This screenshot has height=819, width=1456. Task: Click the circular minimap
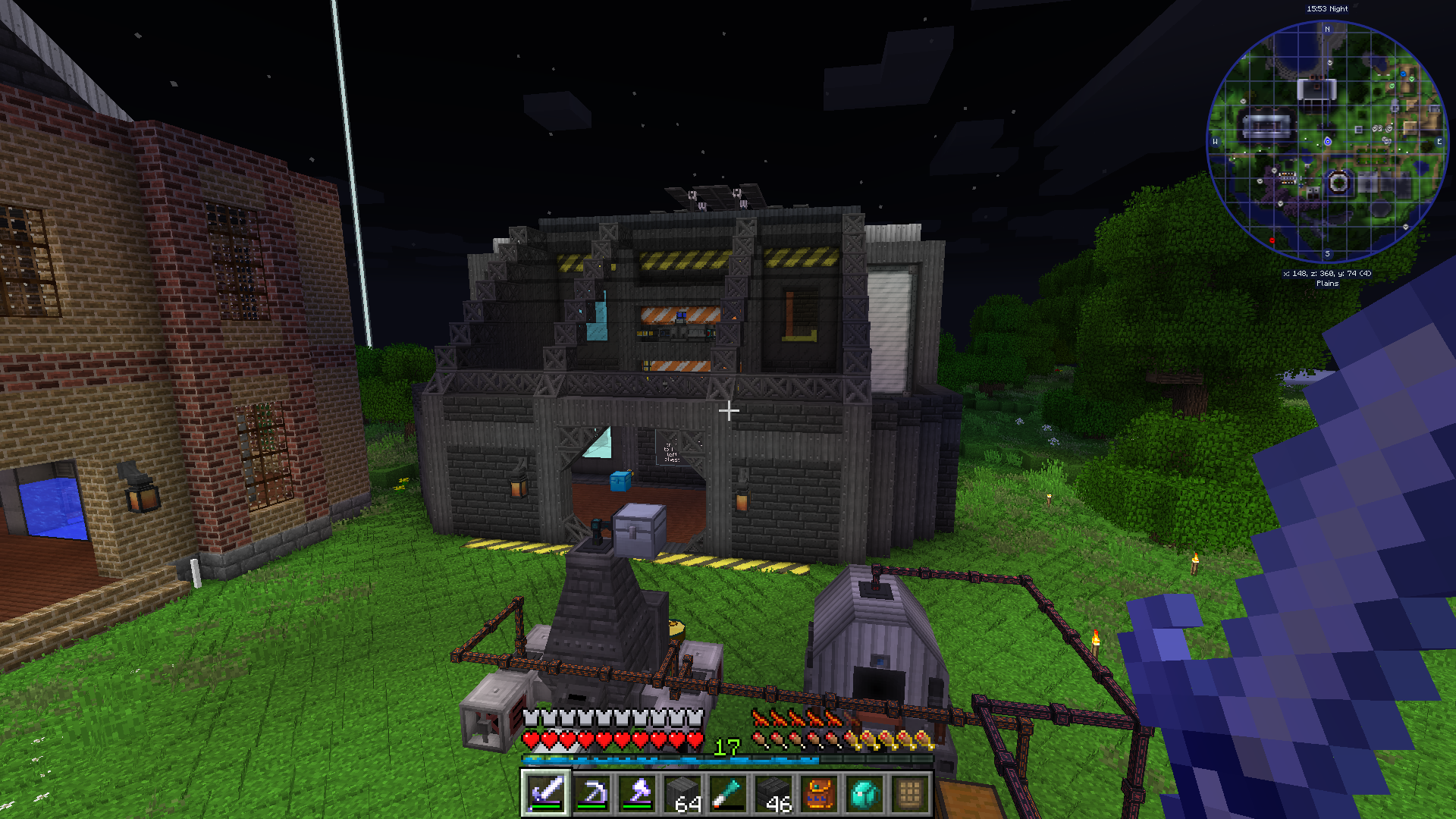tap(1327, 142)
